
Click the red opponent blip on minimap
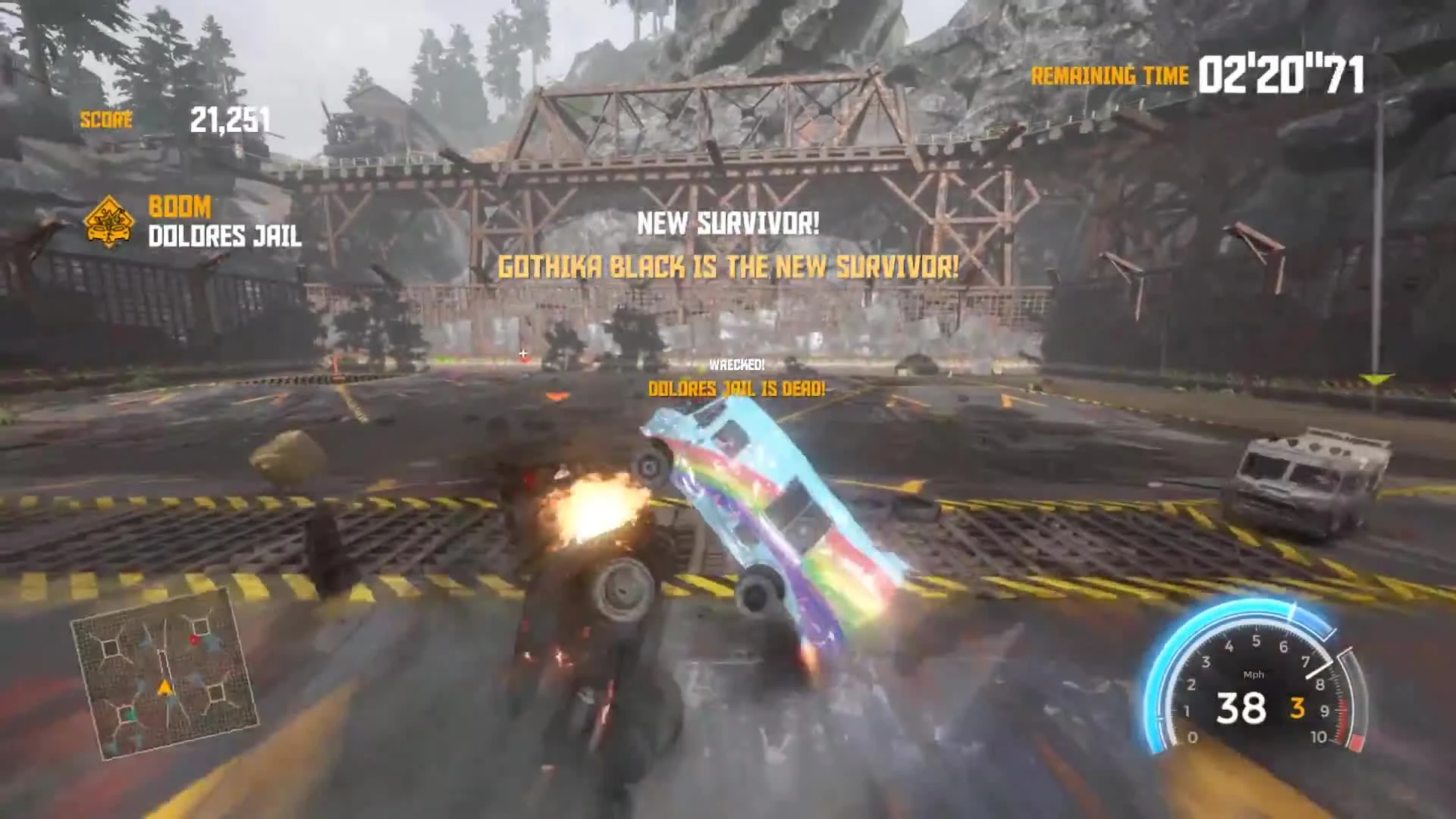click(194, 639)
